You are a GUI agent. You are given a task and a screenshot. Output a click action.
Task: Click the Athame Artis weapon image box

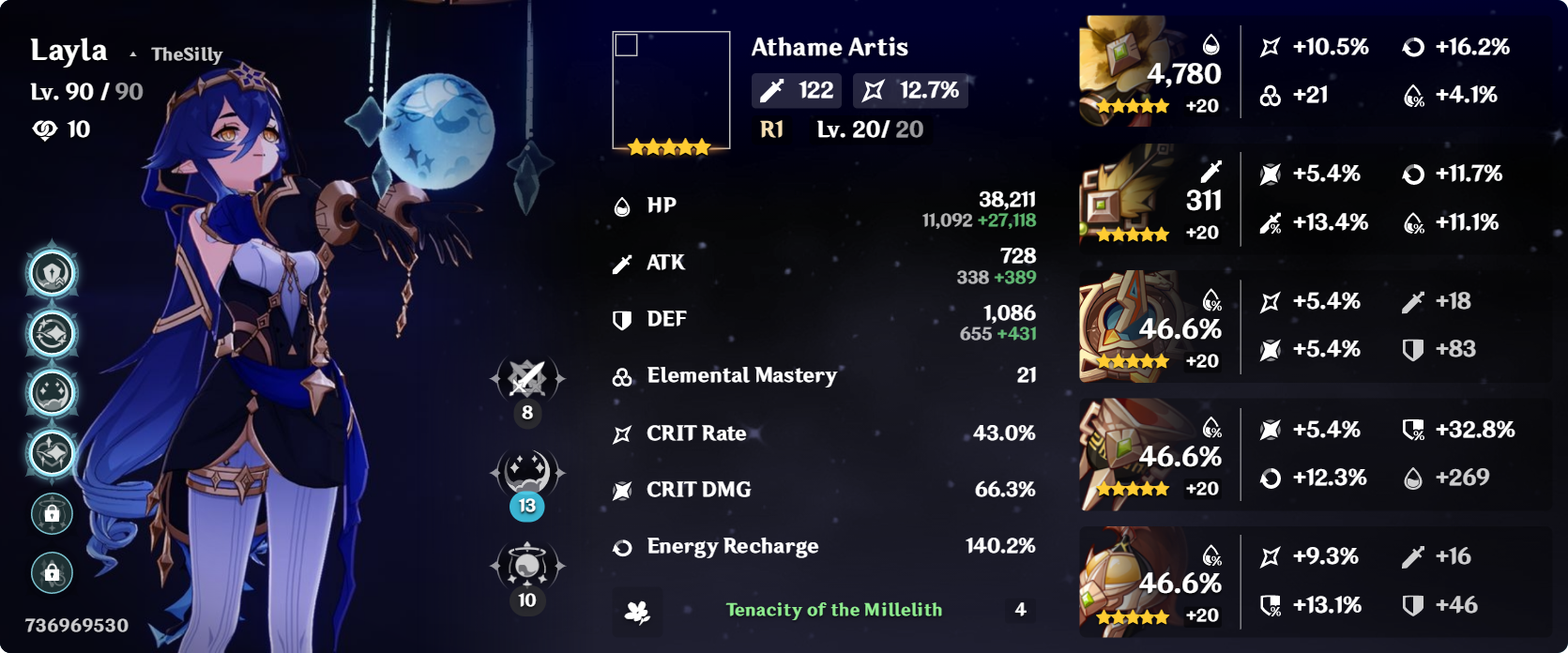pyautogui.click(x=671, y=91)
